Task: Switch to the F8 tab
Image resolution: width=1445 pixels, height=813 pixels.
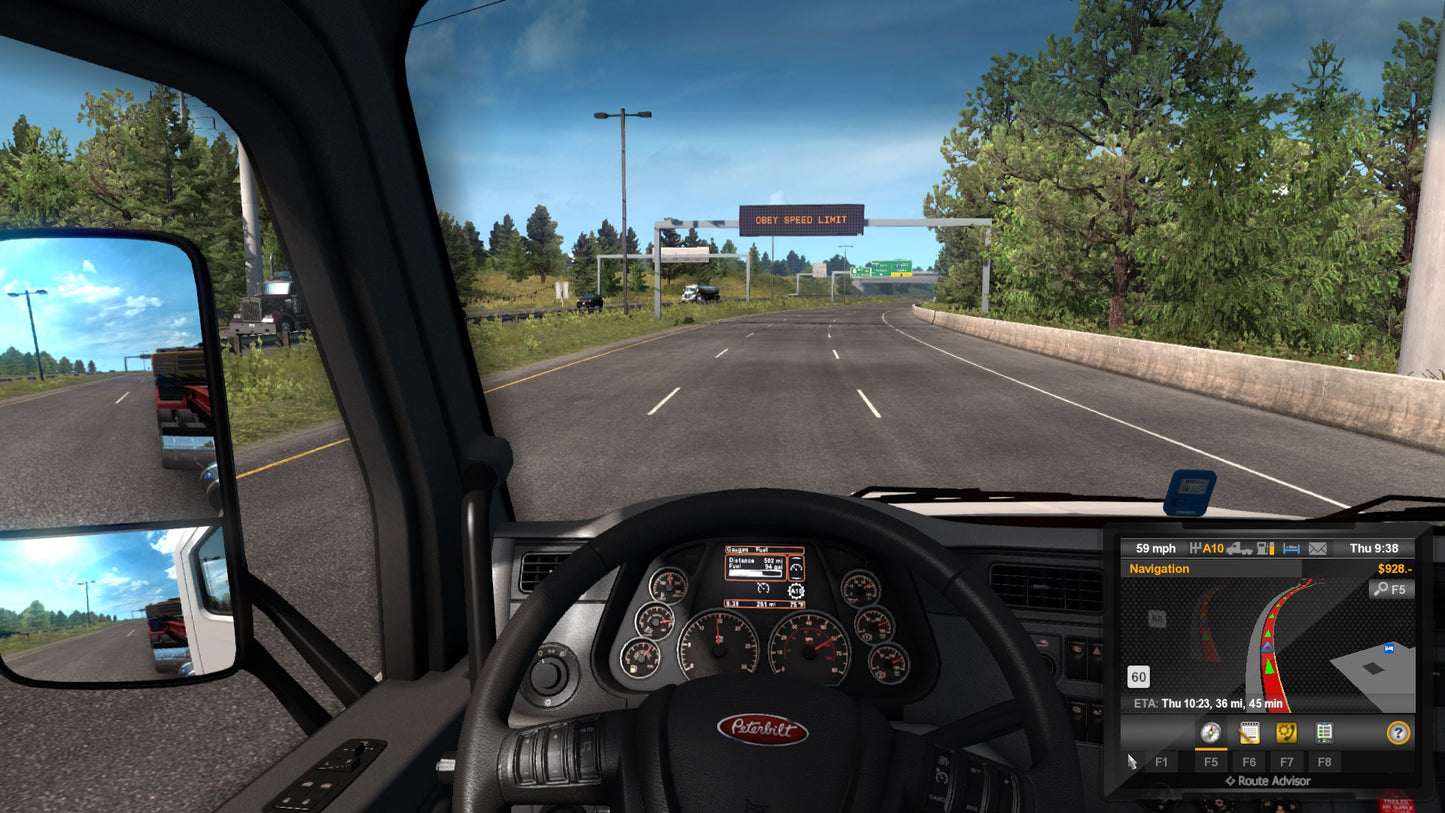Action: [1325, 761]
